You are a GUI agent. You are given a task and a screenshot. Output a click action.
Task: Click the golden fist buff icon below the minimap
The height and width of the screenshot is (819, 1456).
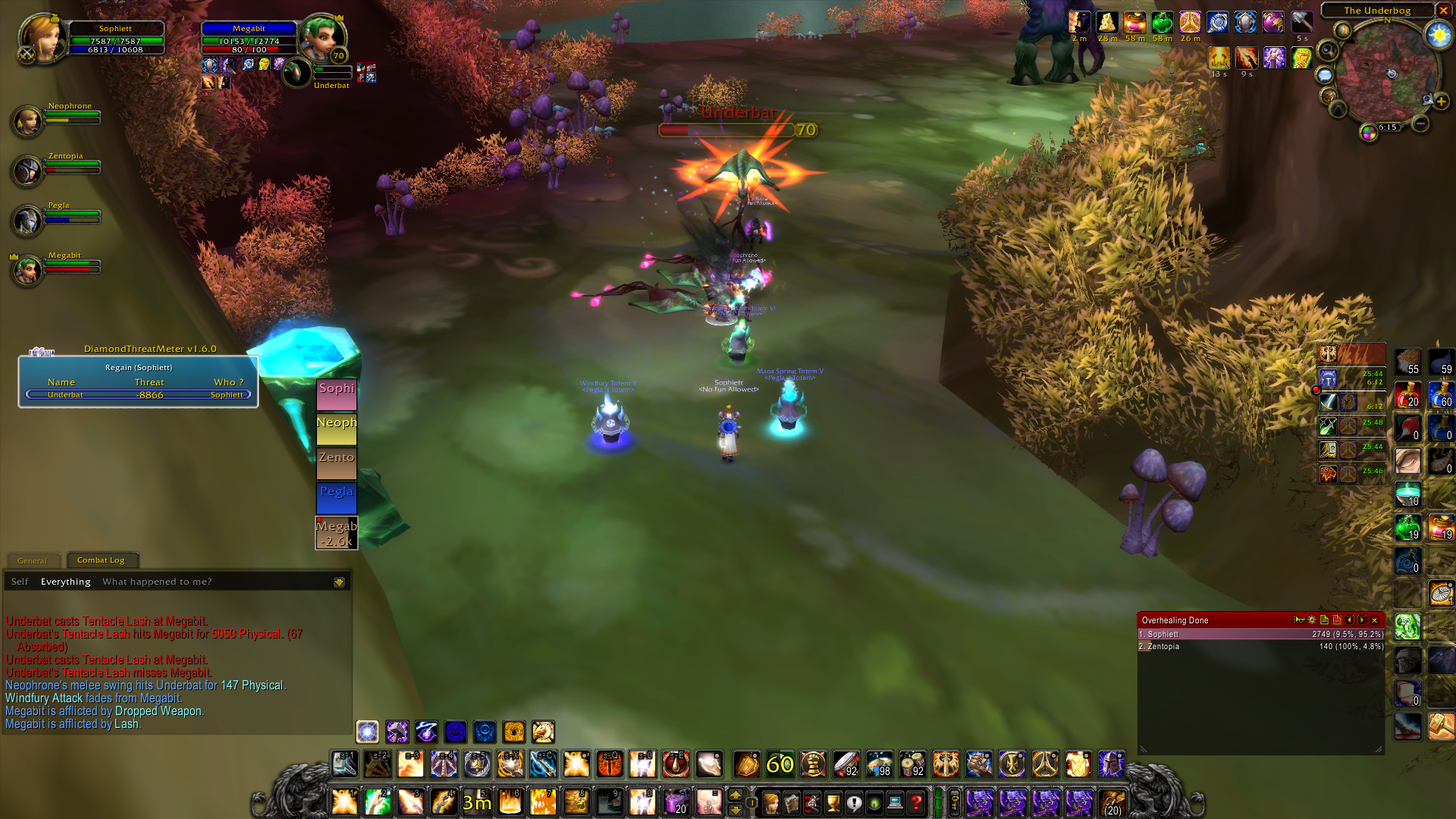coord(1302,58)
